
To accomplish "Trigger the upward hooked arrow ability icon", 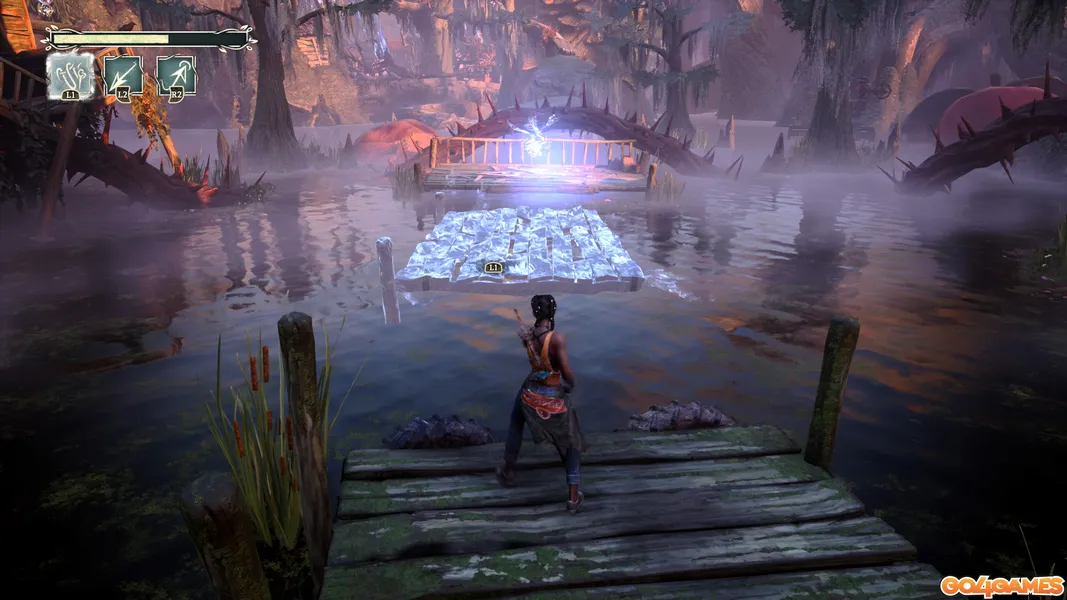I will 175,76.
